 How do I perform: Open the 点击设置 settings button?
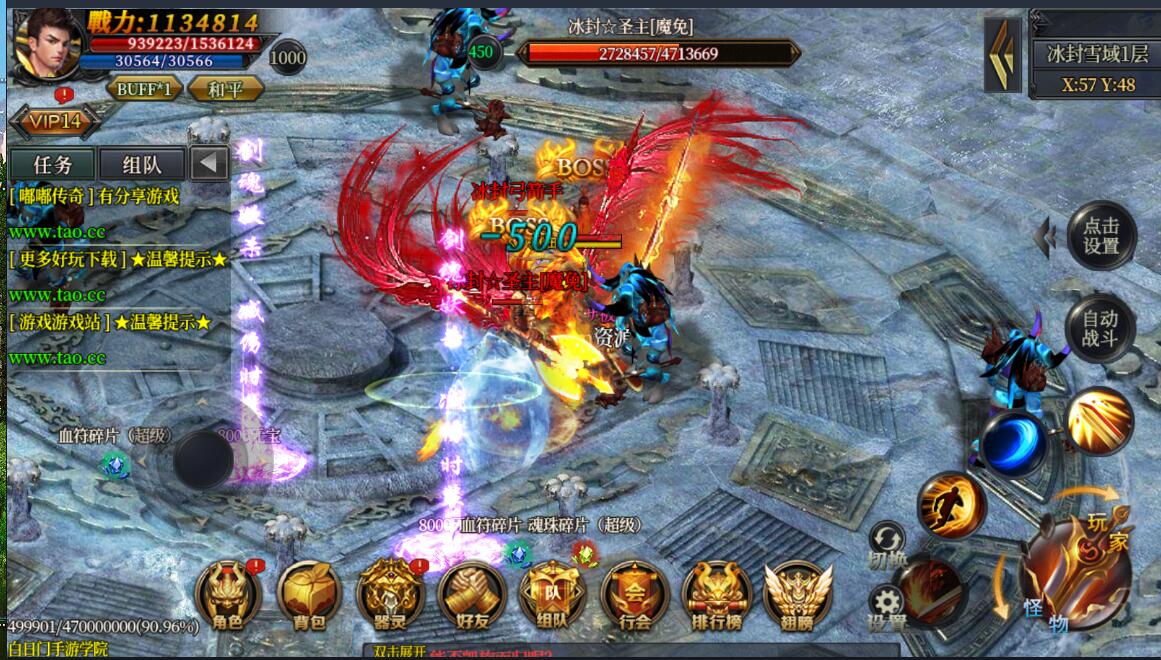coord(1100,235)
